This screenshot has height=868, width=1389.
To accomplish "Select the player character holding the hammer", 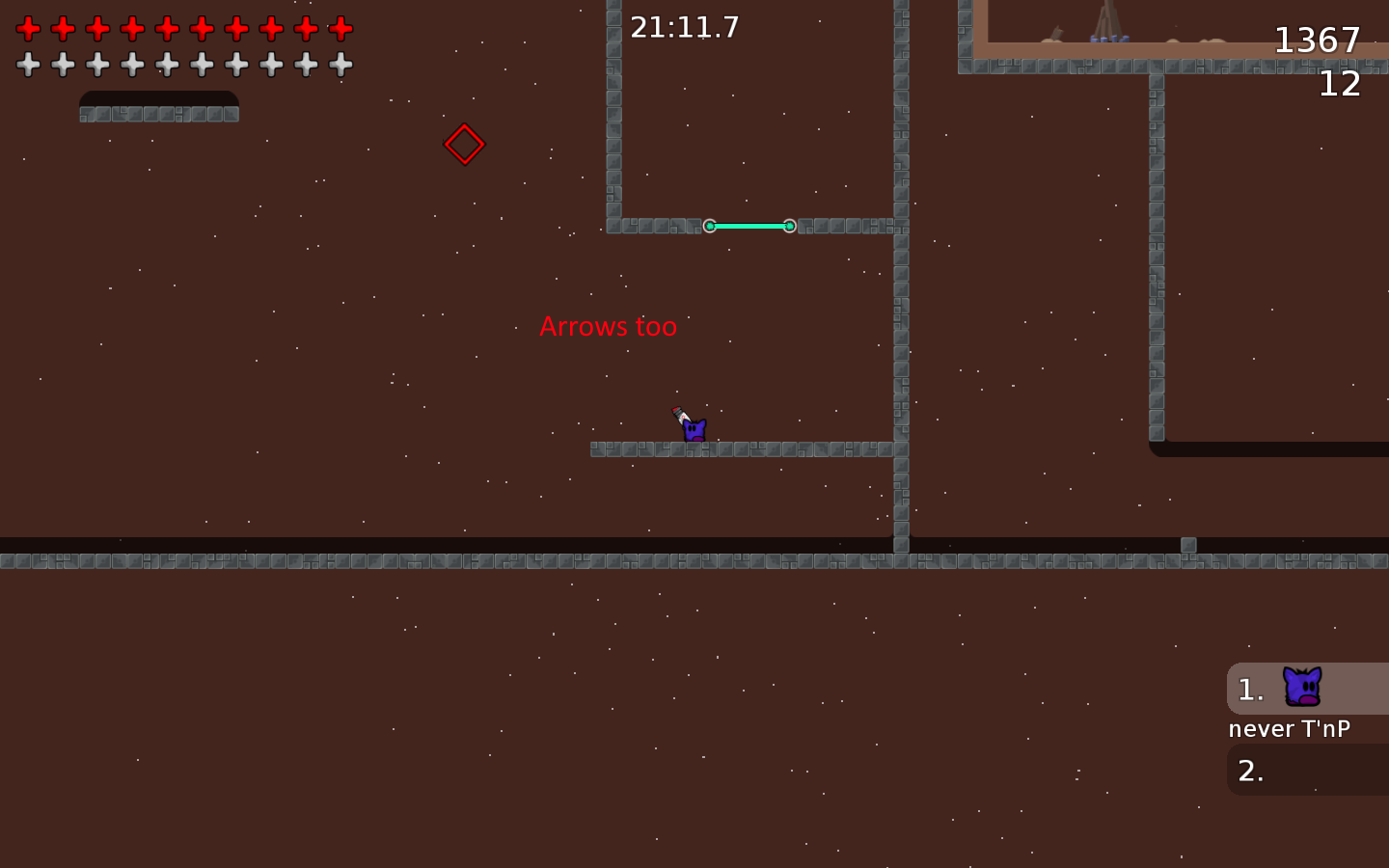I will point(693,431).
